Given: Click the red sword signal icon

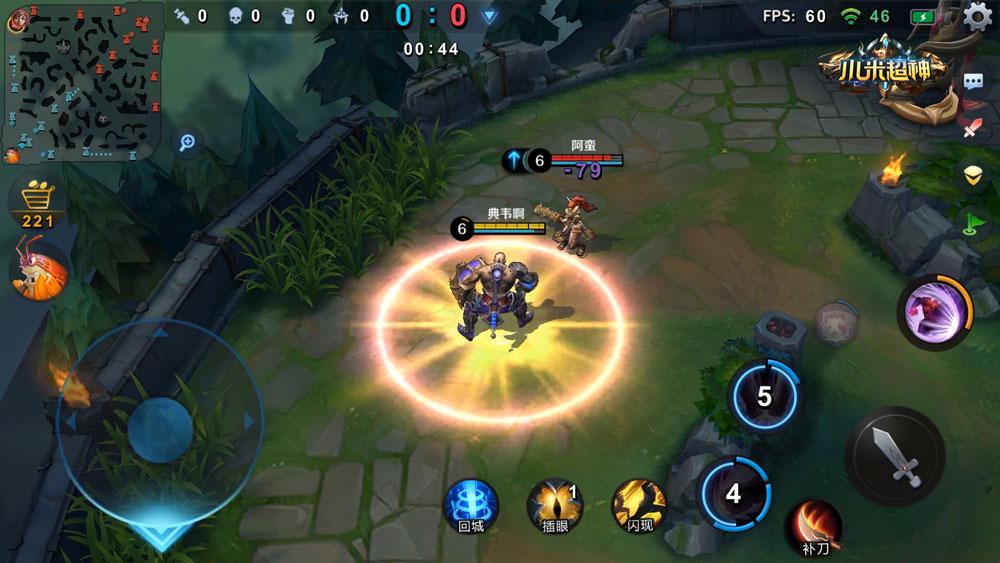Looking at the screenshot, I should tap(972, 128).
